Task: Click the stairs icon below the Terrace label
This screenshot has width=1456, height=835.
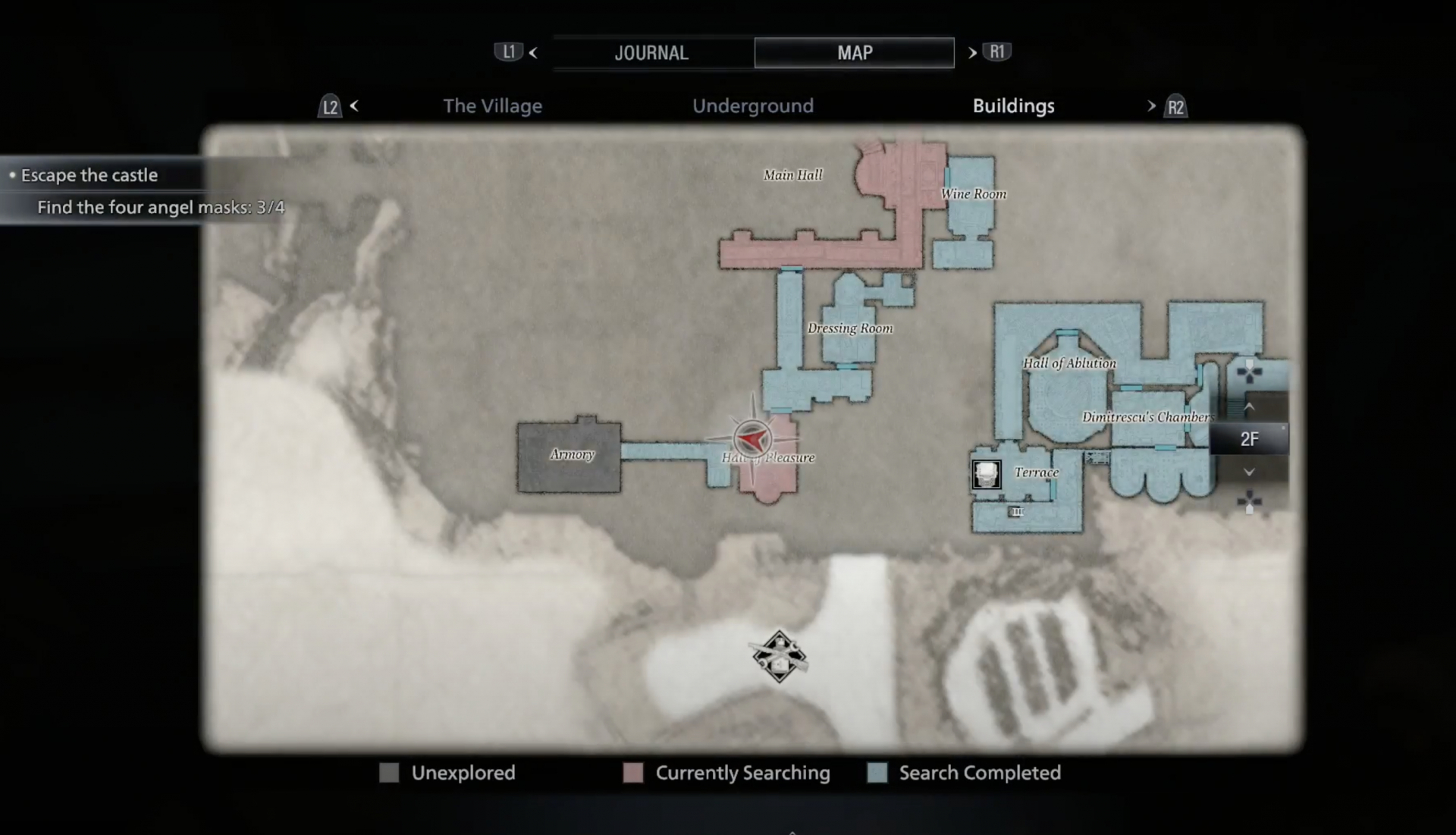Action: pyautogui.click(x=1016, y=512)
